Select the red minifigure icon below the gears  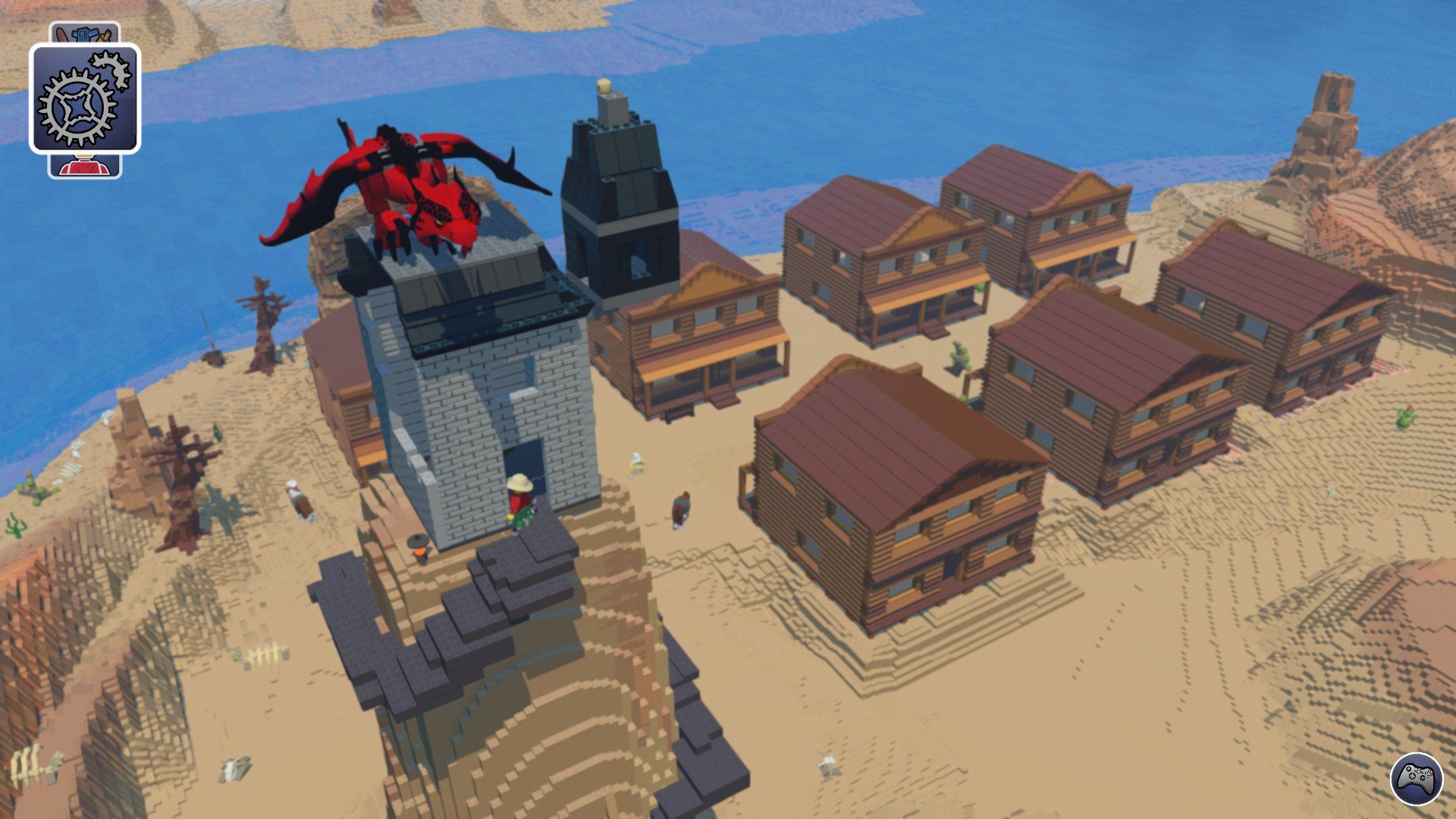[83, 165]
